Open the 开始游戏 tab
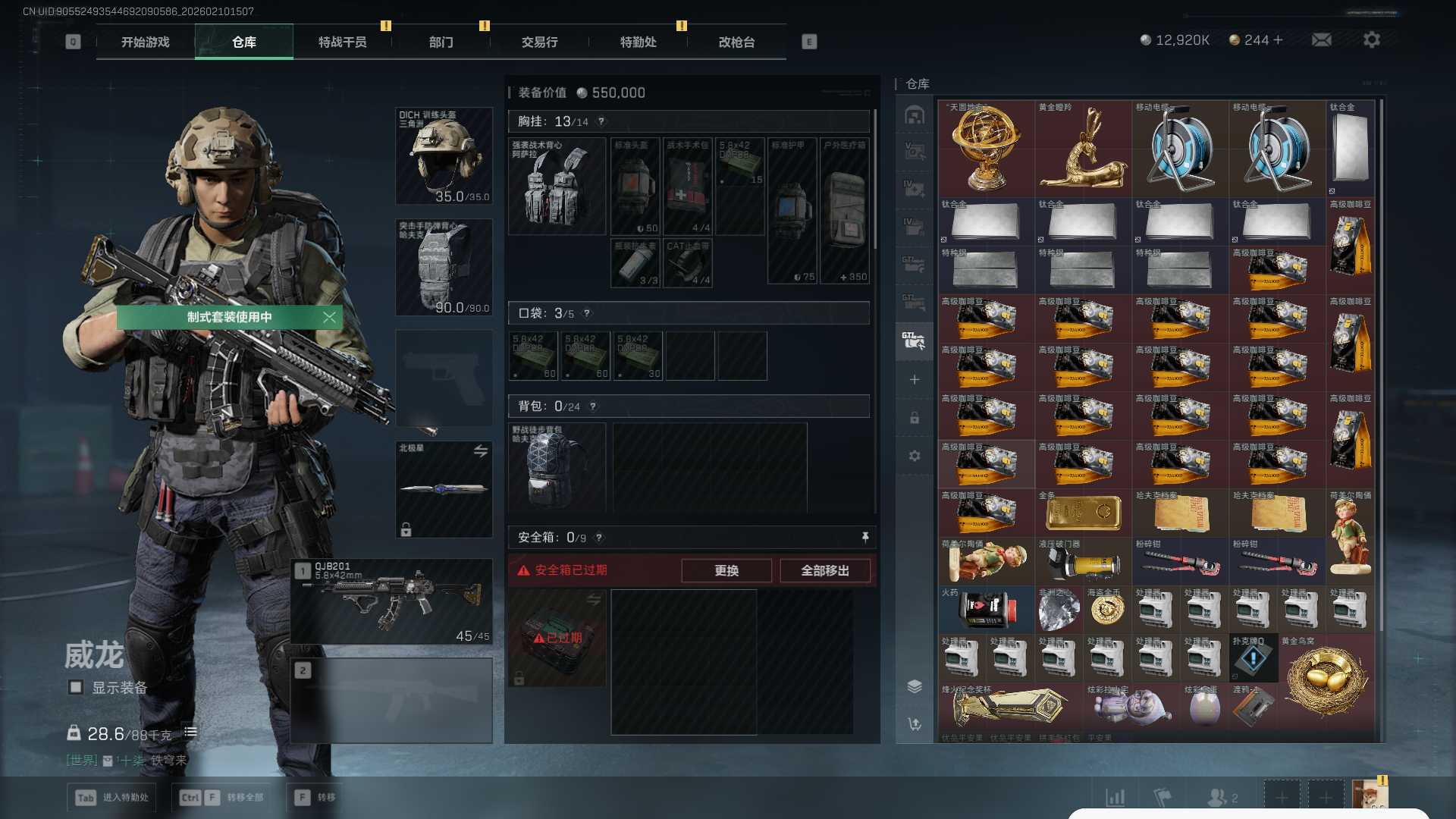Image resolution: width=1456 pixels, height=819 pixels. click(x=145, y=42)
